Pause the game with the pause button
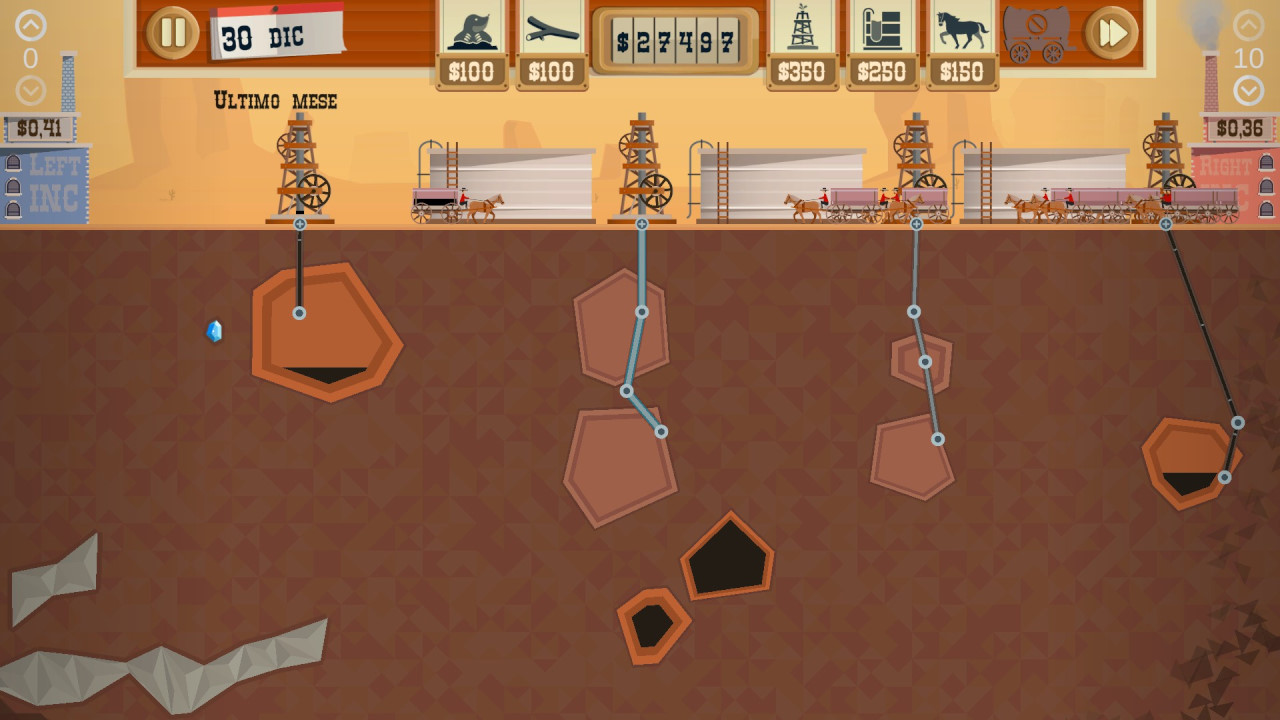 tap(173, 32)
